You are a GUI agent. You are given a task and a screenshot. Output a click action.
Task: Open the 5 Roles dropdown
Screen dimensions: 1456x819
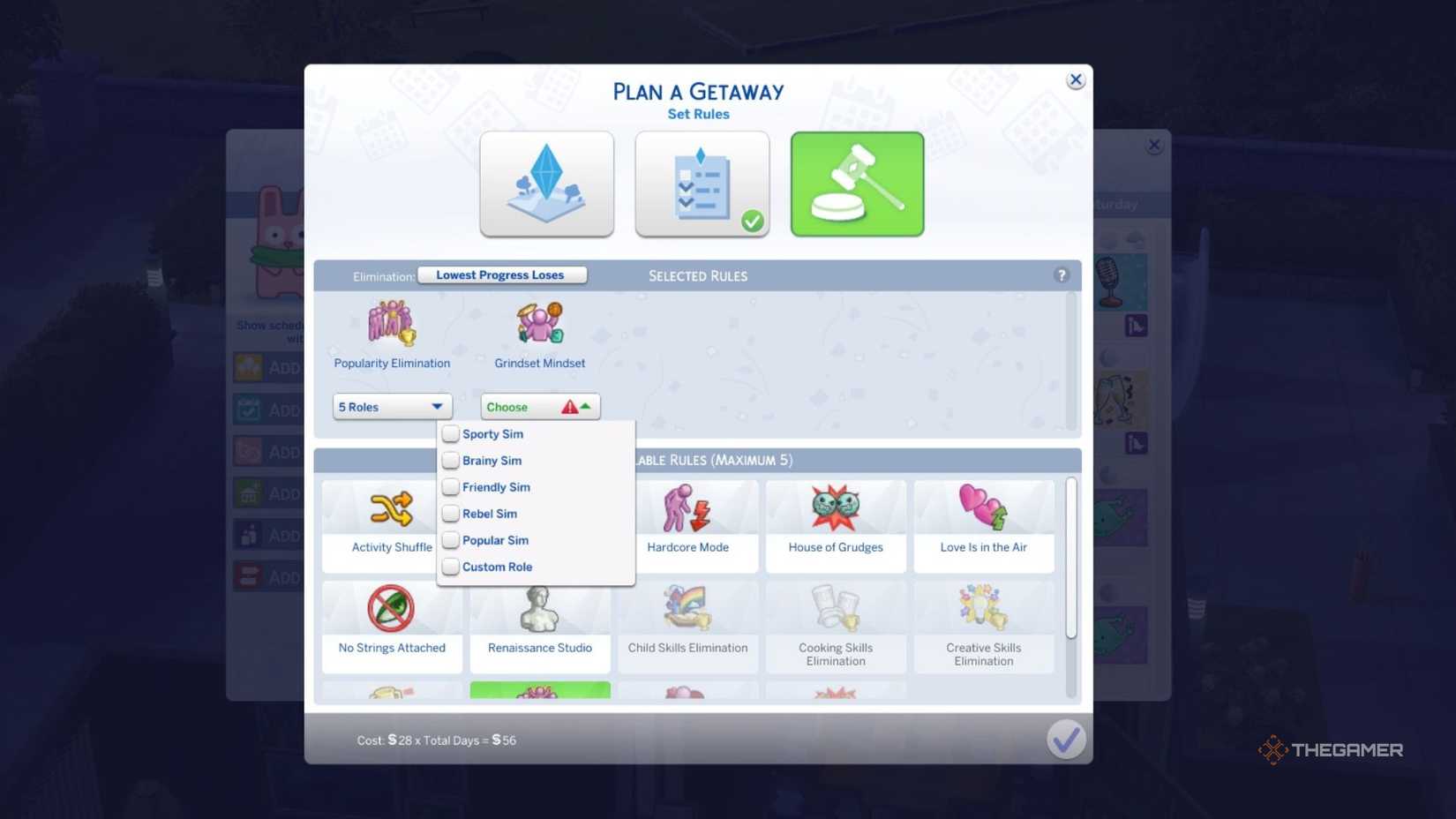click(x=391, y=406)
